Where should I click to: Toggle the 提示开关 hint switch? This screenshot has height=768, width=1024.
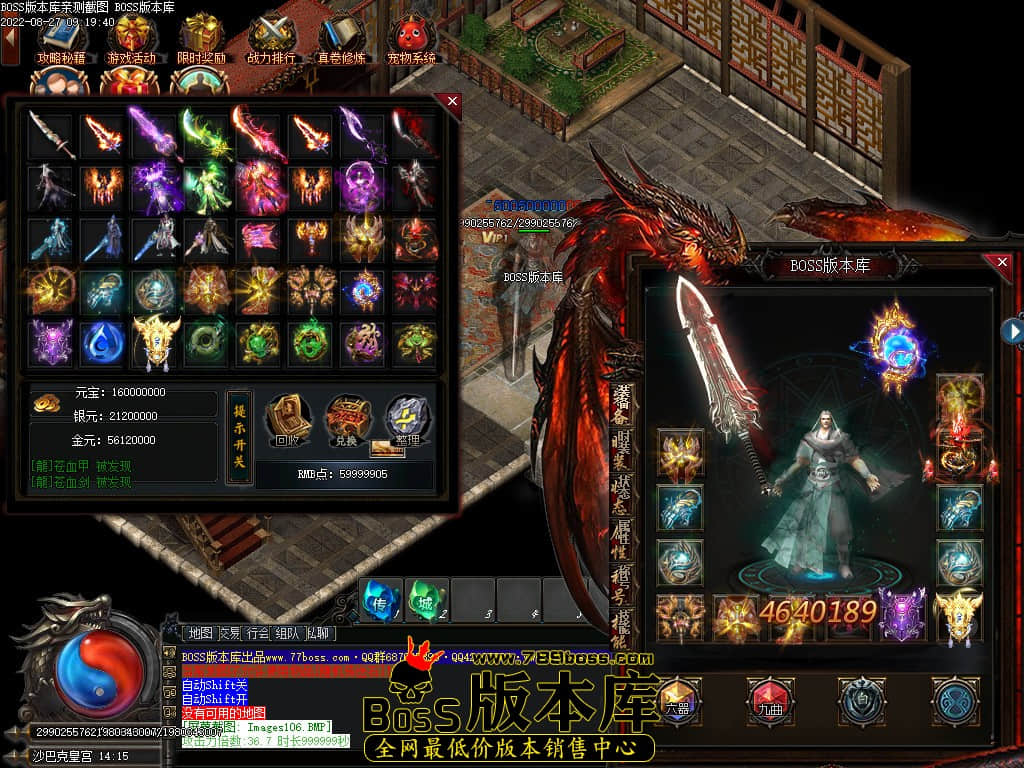(x=239, y=437)
